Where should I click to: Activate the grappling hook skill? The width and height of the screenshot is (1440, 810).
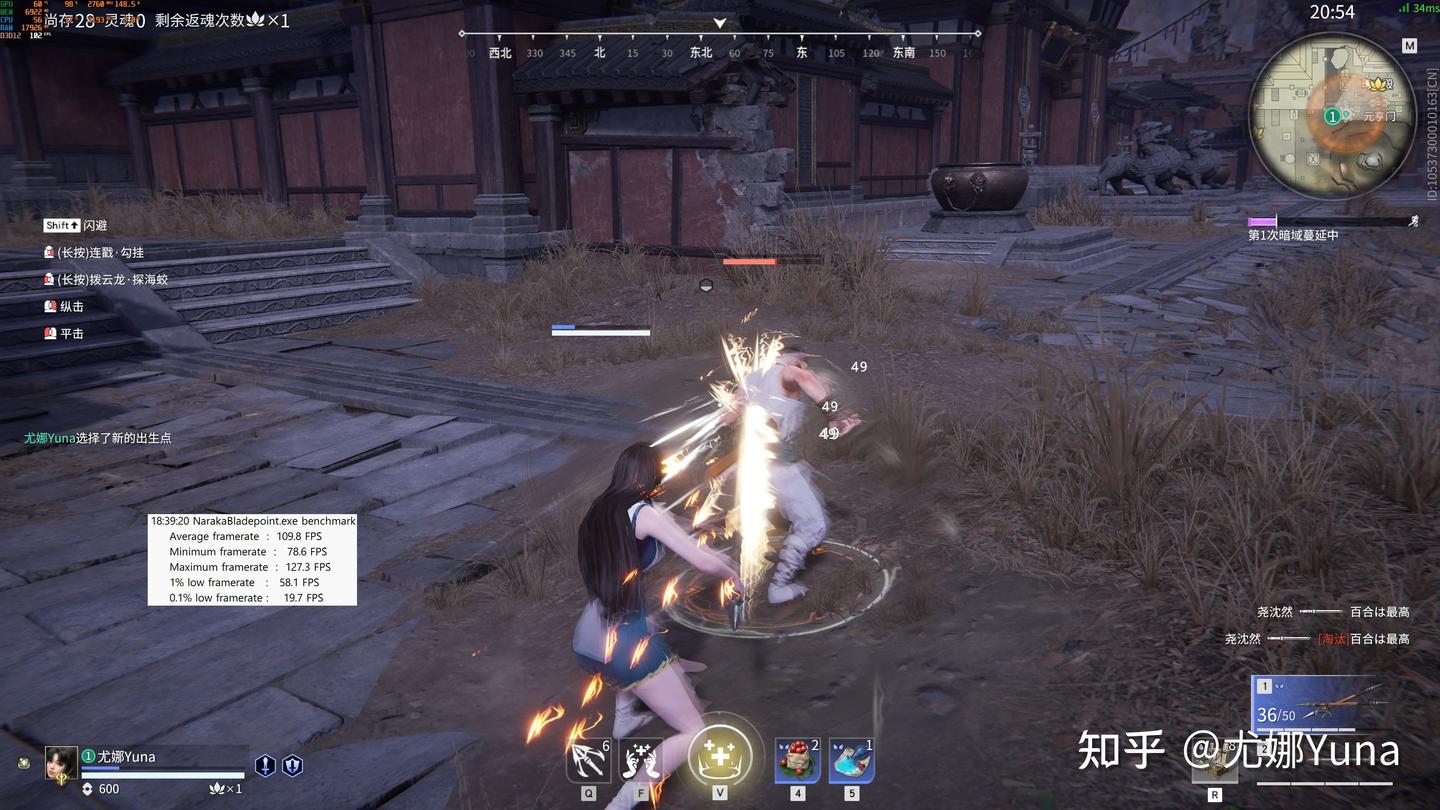(x=588, y=762)
